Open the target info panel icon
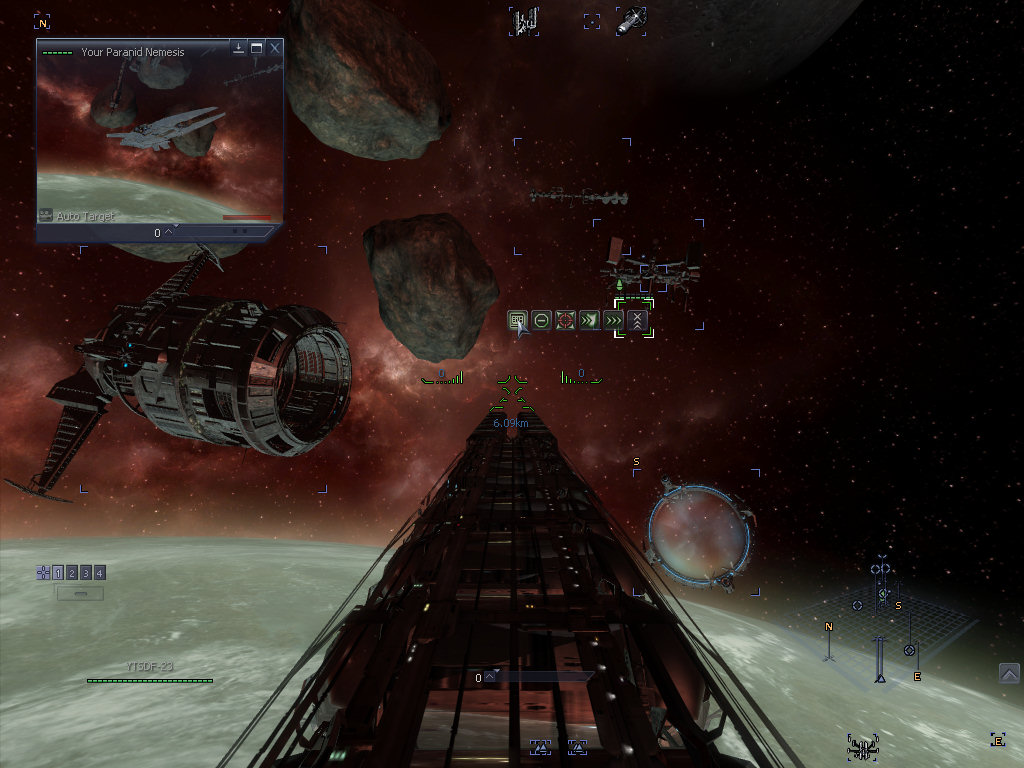Image resolution: width=1024 pixels, height=768 pixels. pos(517,320)
